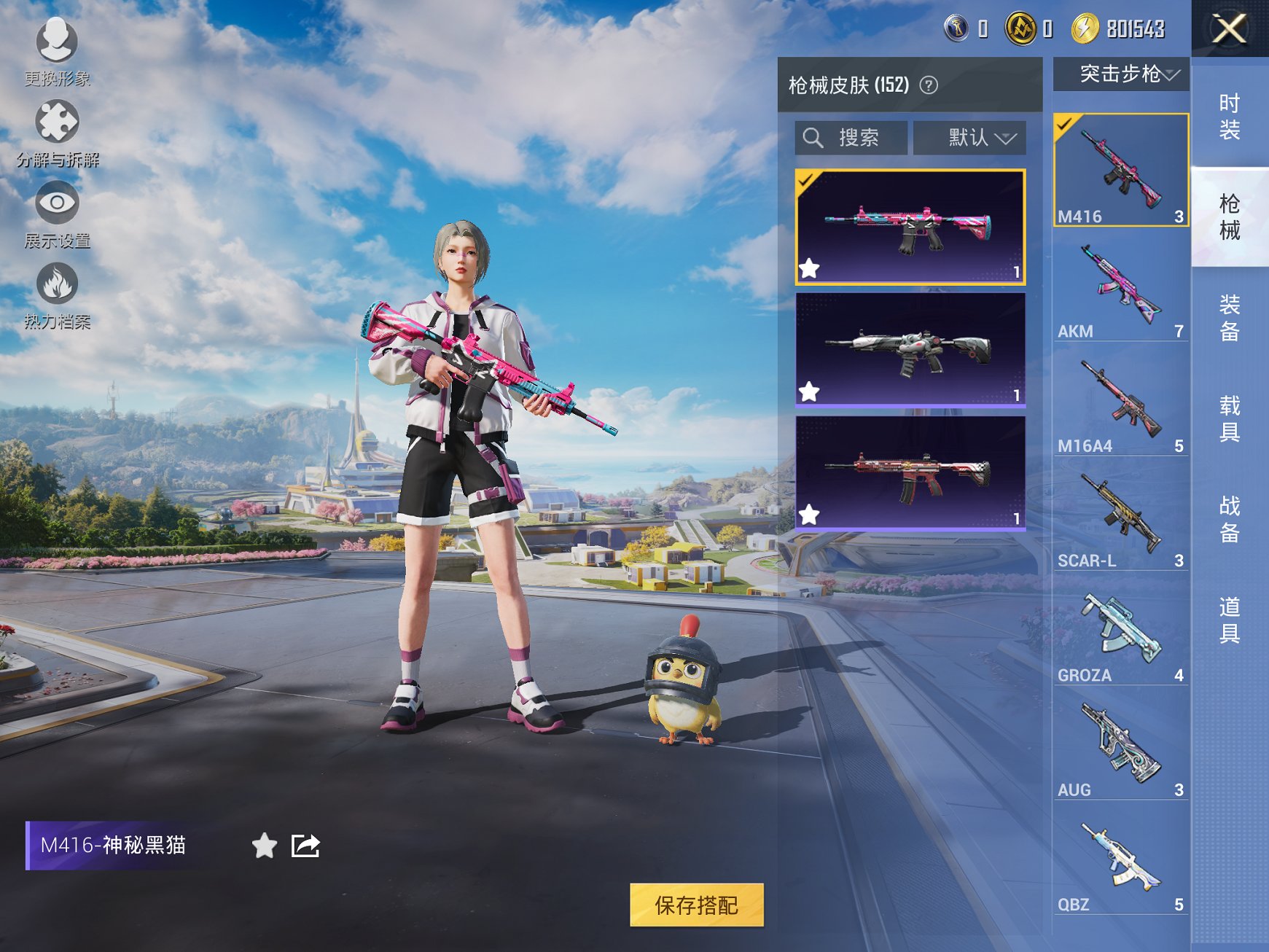Select the SCAR-L weapon entry
Screen dimensions: 1269x952
pyautogui.click(x=1121, y=518)
